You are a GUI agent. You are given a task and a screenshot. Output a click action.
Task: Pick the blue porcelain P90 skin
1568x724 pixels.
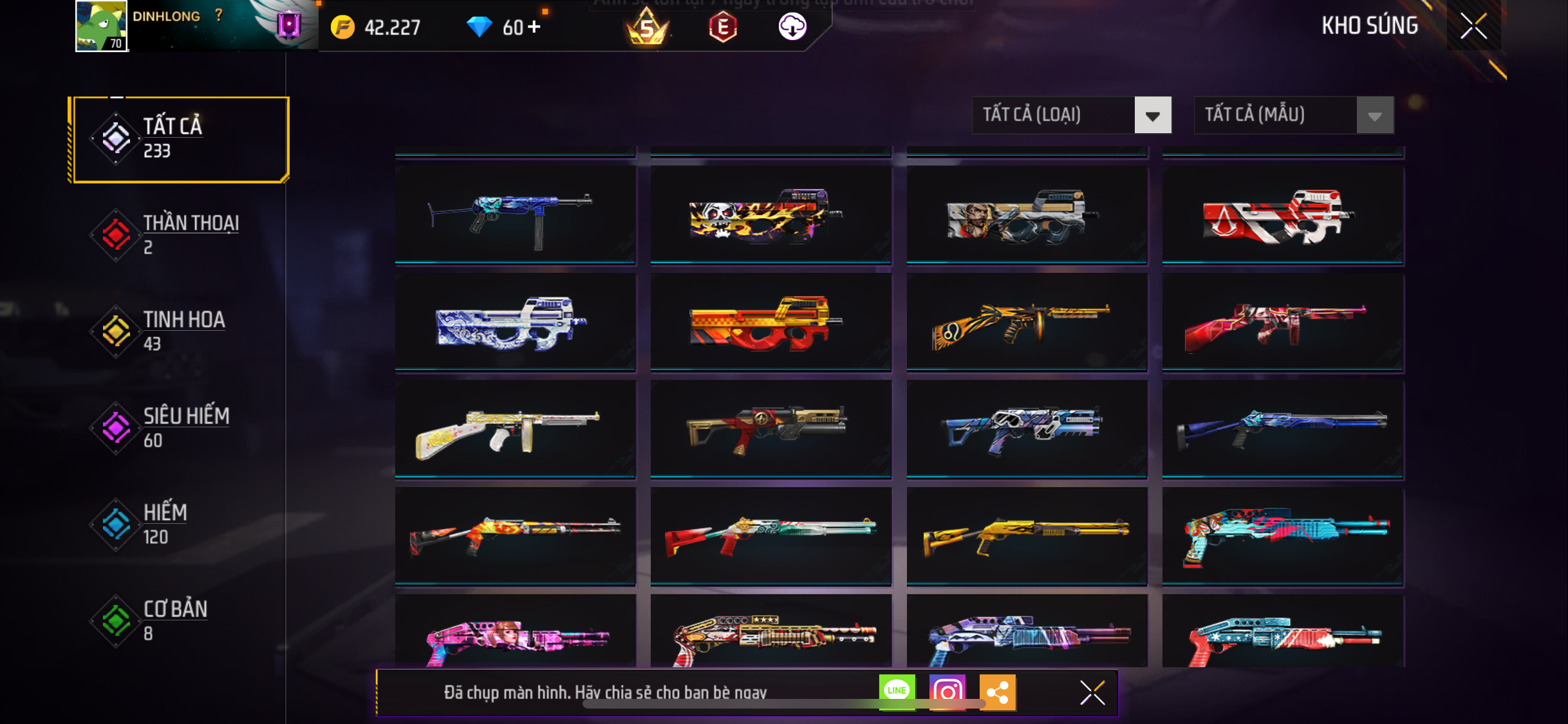coord(515,322)
